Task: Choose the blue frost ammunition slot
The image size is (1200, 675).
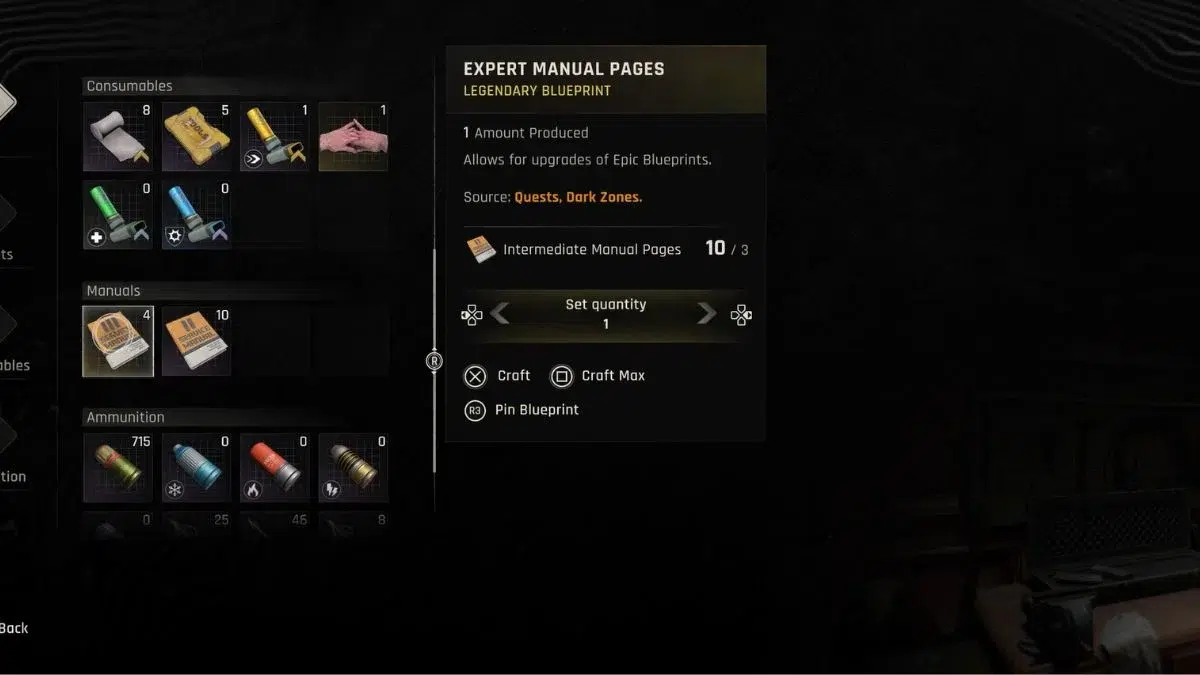Action: (x=196, y=467)
